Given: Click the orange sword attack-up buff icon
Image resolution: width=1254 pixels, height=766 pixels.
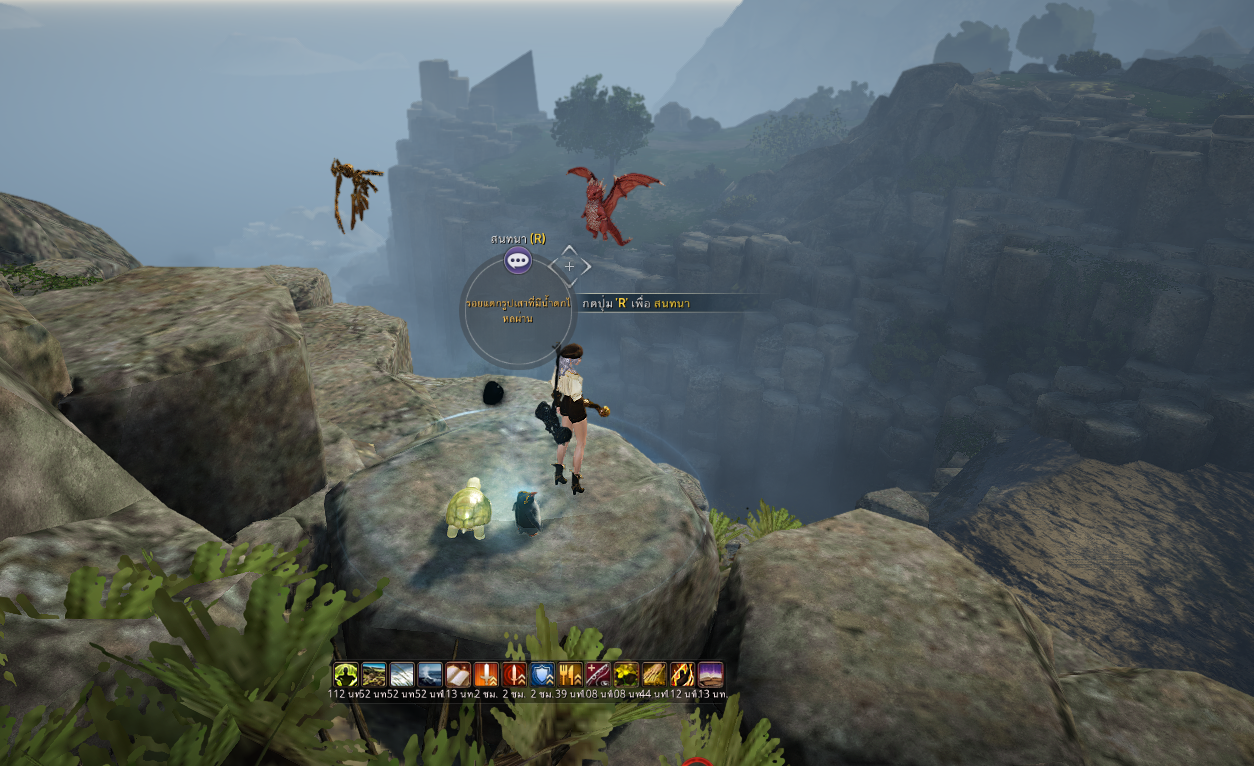Looking at the screenshot, I should [x=486, y=674].
